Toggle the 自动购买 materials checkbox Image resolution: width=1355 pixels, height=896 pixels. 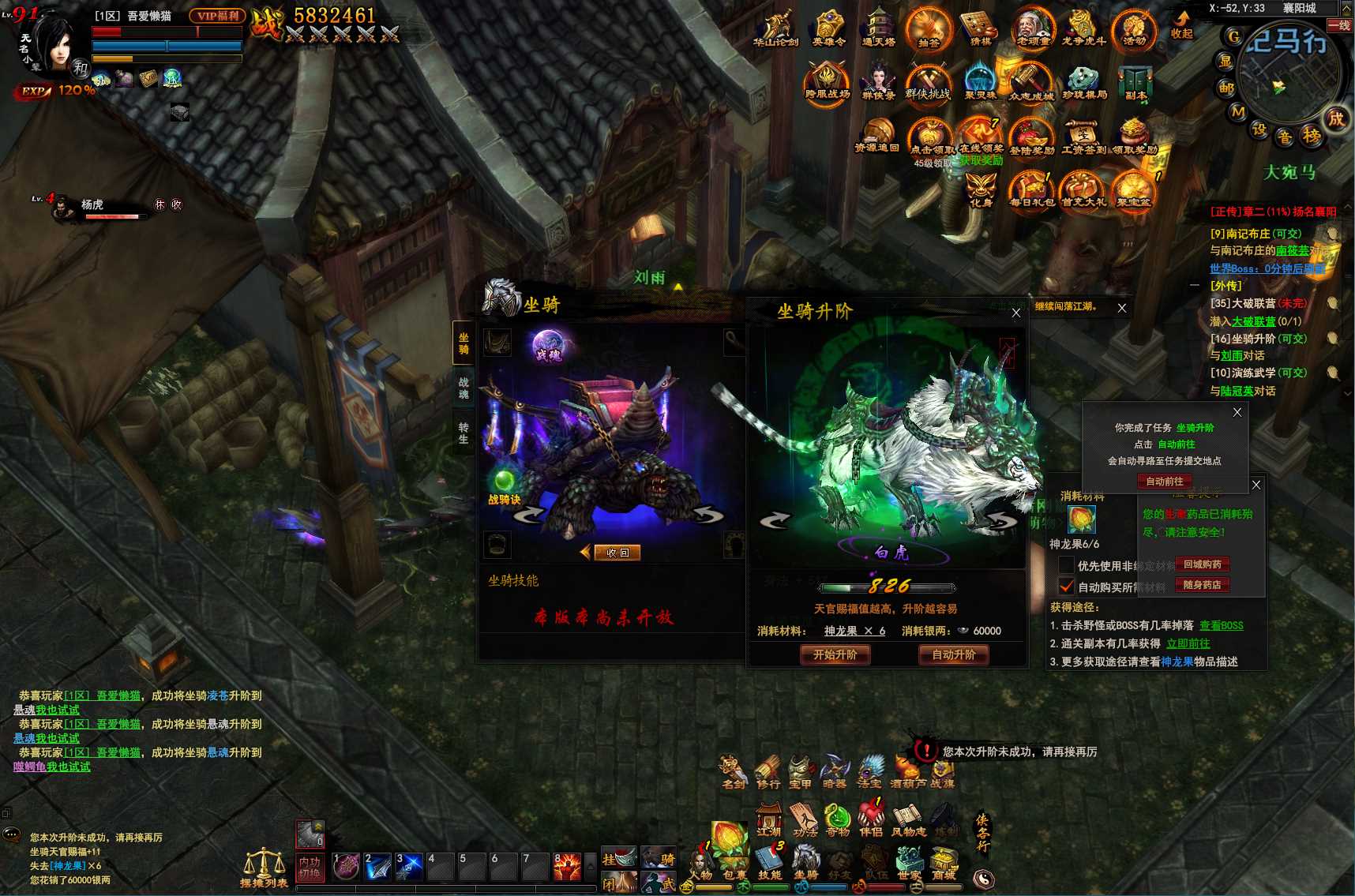coord(1066,587)
